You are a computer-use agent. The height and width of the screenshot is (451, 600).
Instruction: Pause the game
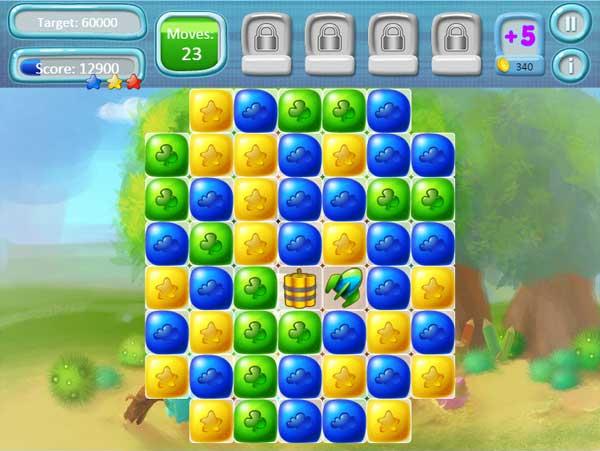[x=570, y=23]
